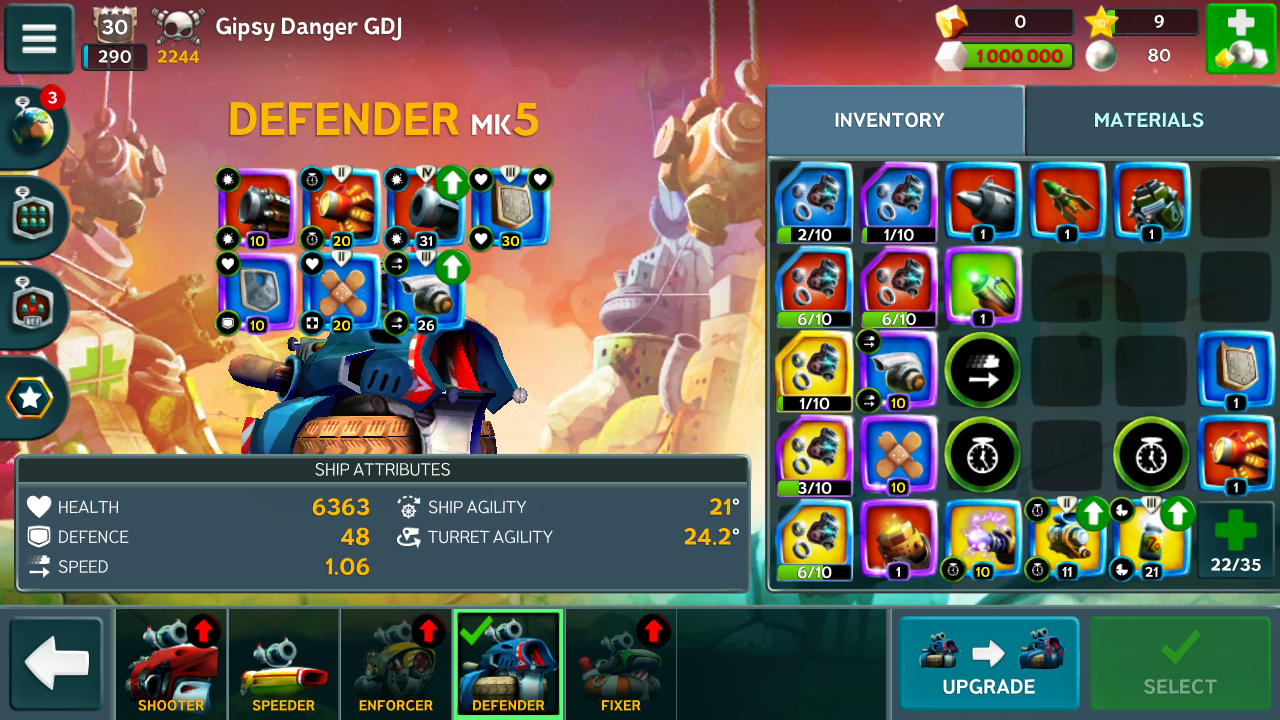Choose the Speeder ship
This screenshot has width=1280, height=720.
click(283, 664)
